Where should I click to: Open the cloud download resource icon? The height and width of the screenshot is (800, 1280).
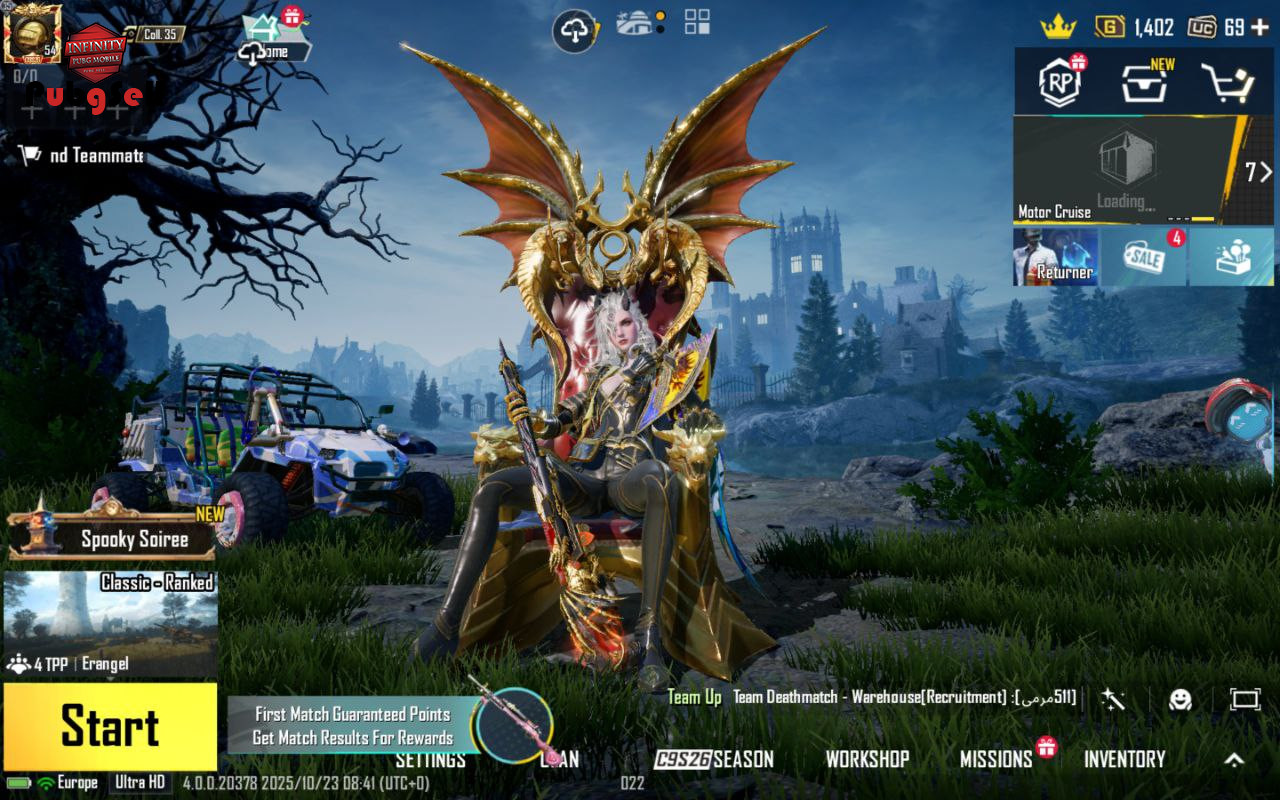575,31
